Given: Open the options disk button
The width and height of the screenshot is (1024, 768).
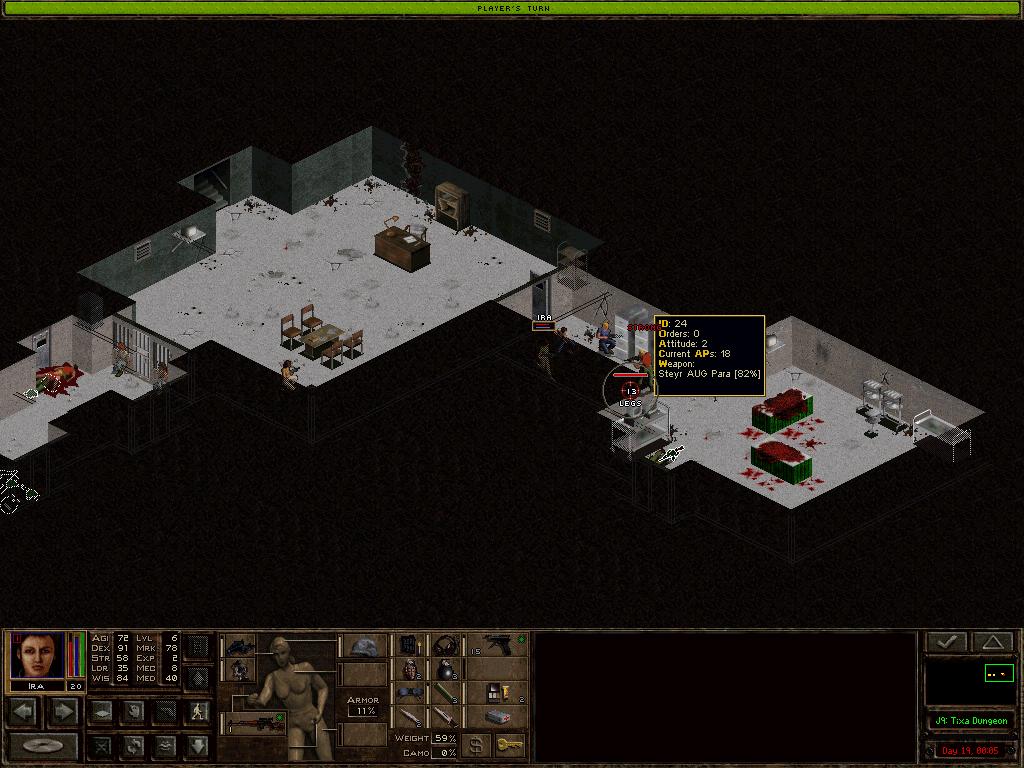Looking at the screenshot, I should pyautogui.click(x=43, y=745).
